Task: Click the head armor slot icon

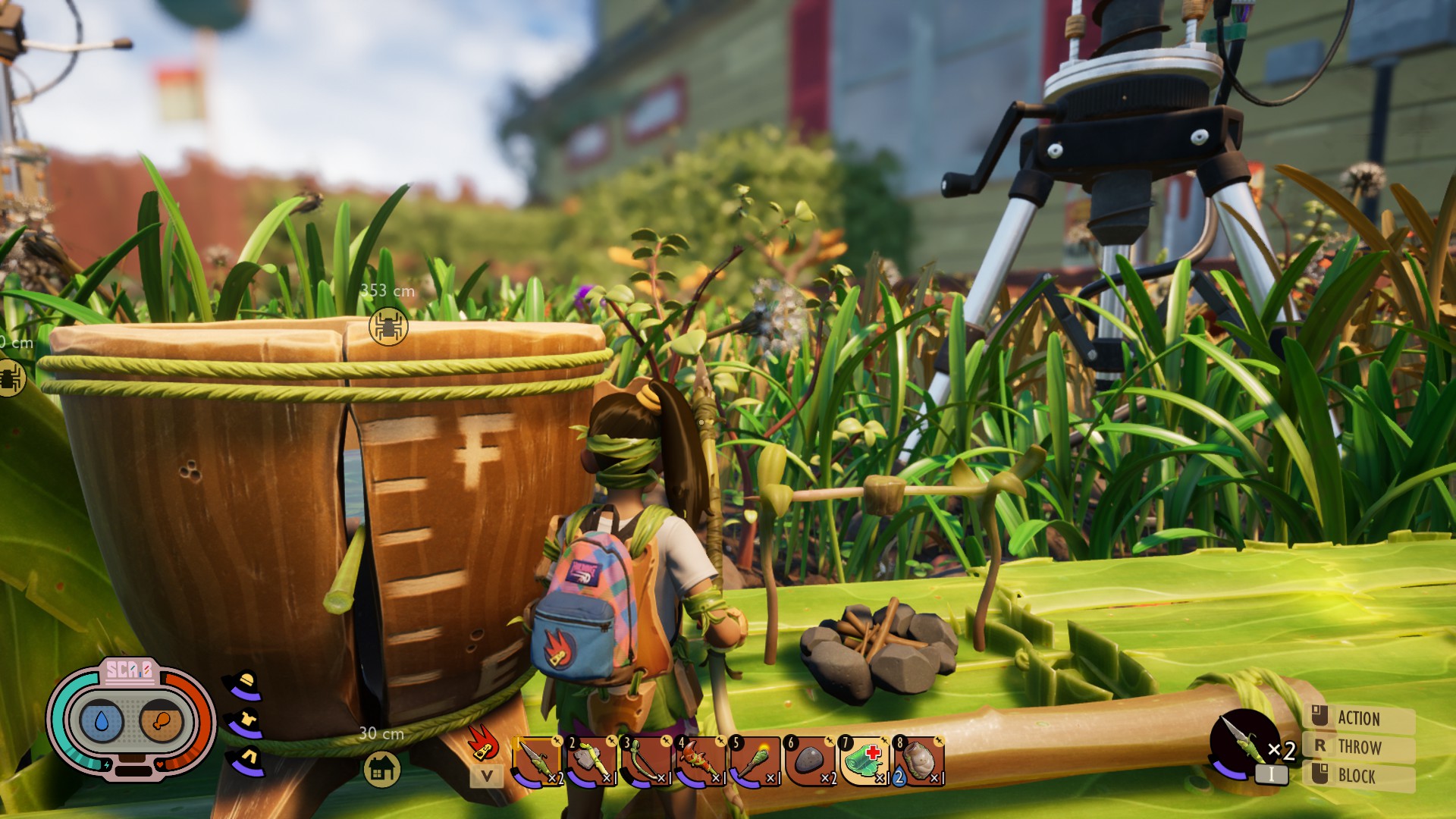Action: (243, 686)
